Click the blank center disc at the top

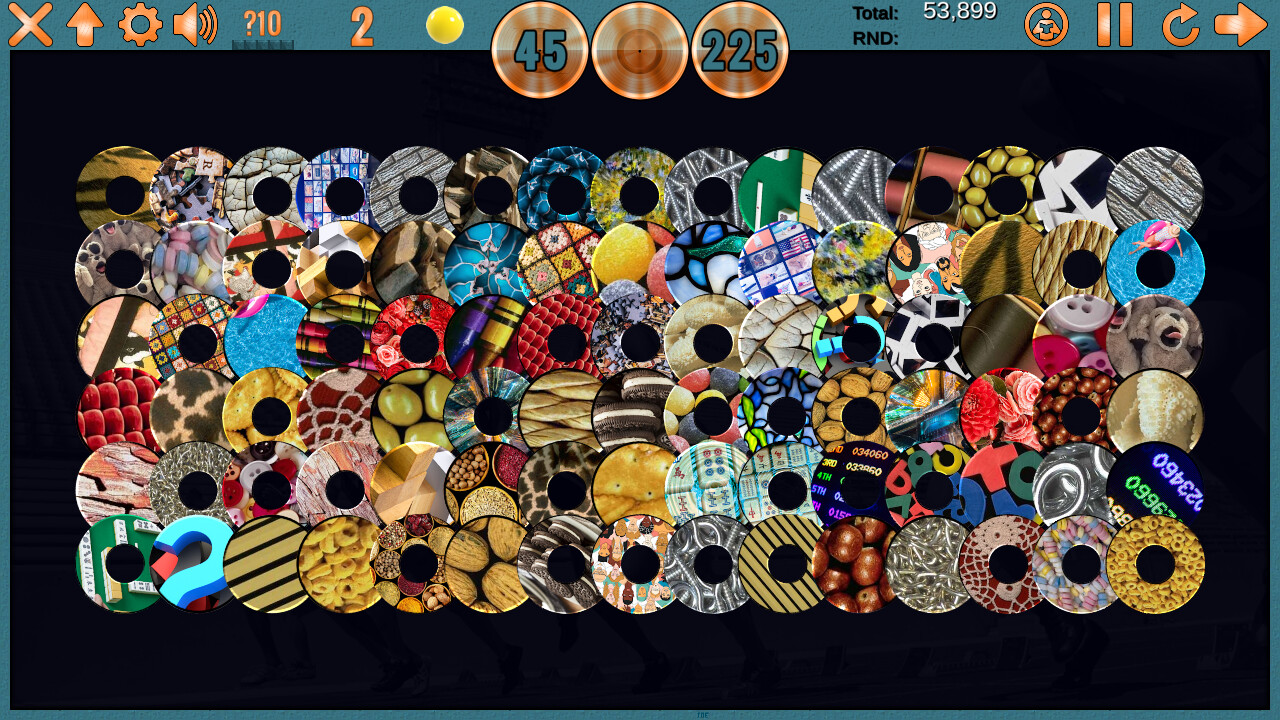pyautogui.click(x=640, y=50)
